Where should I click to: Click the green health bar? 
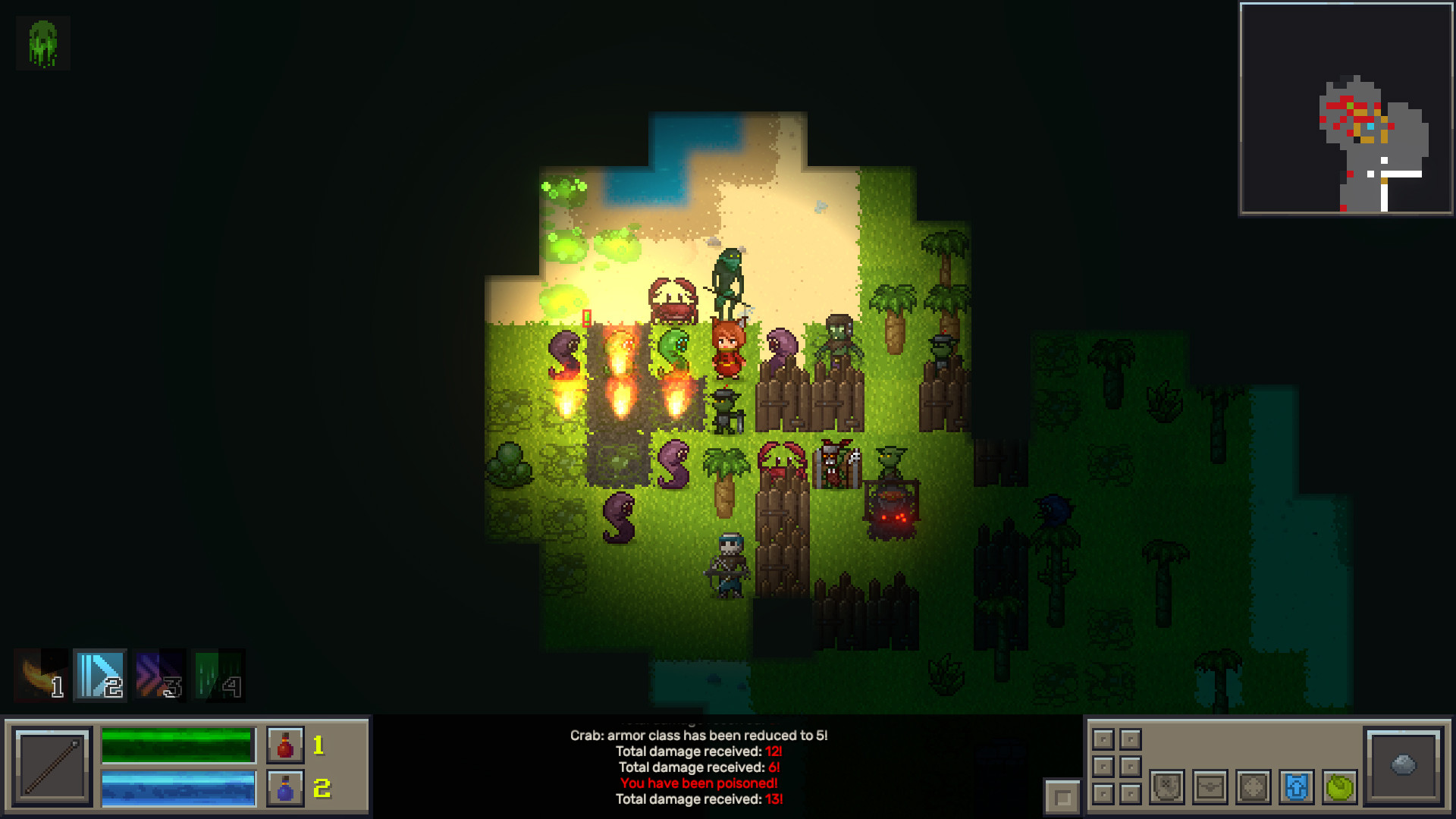coord(176,745)
